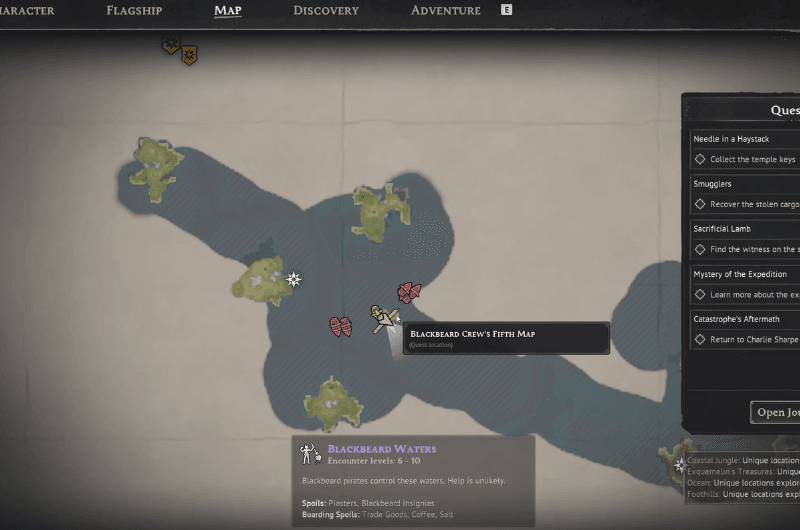Click the Open Journal button
This screenshot has width=800, height=530.
click(x=777, y=412)
